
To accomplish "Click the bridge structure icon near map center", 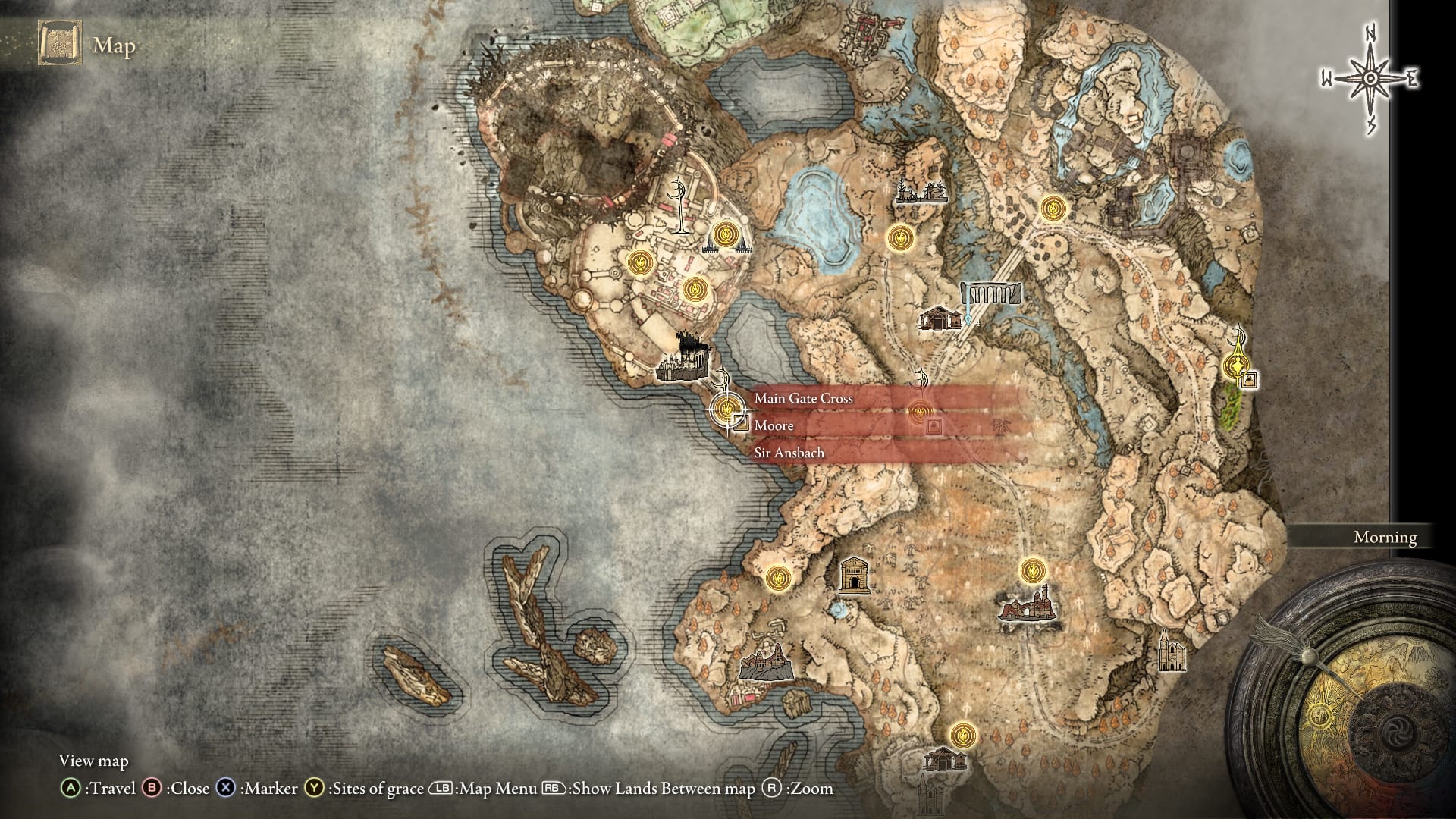I will (x=989, y=294).
